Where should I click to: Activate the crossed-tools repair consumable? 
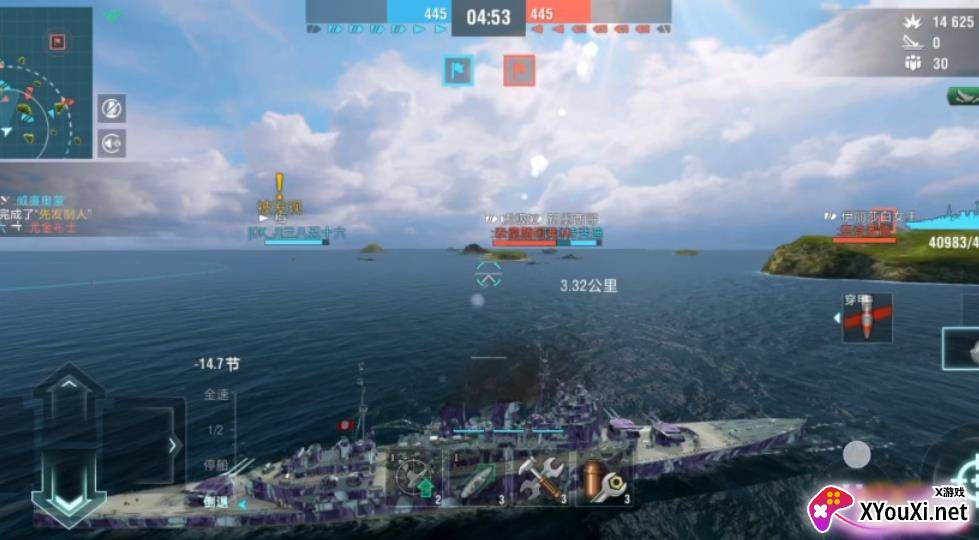[542, 477]
